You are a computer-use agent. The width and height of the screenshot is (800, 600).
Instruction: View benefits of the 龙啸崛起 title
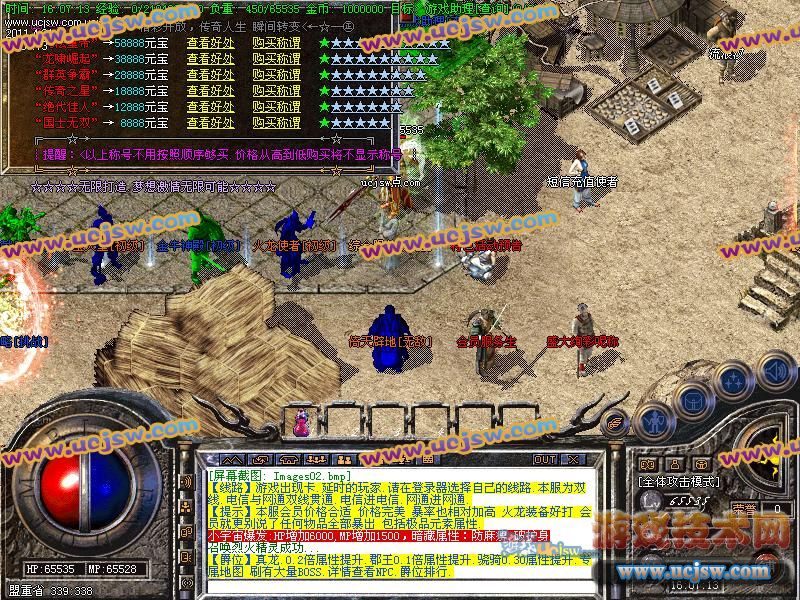pyautogui.click(x=210, y=59)
